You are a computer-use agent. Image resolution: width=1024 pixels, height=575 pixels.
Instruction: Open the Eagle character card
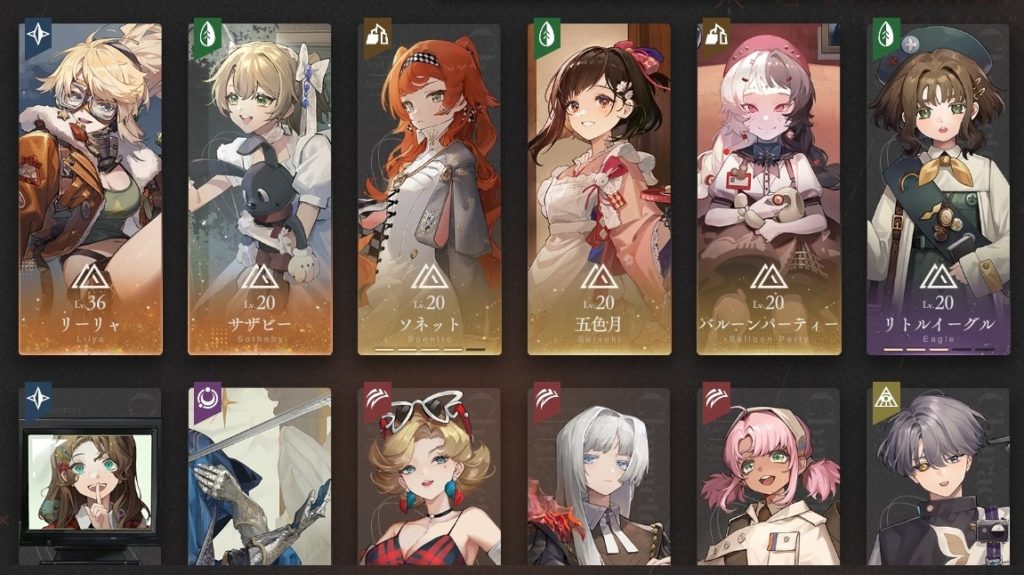point(938,190)
